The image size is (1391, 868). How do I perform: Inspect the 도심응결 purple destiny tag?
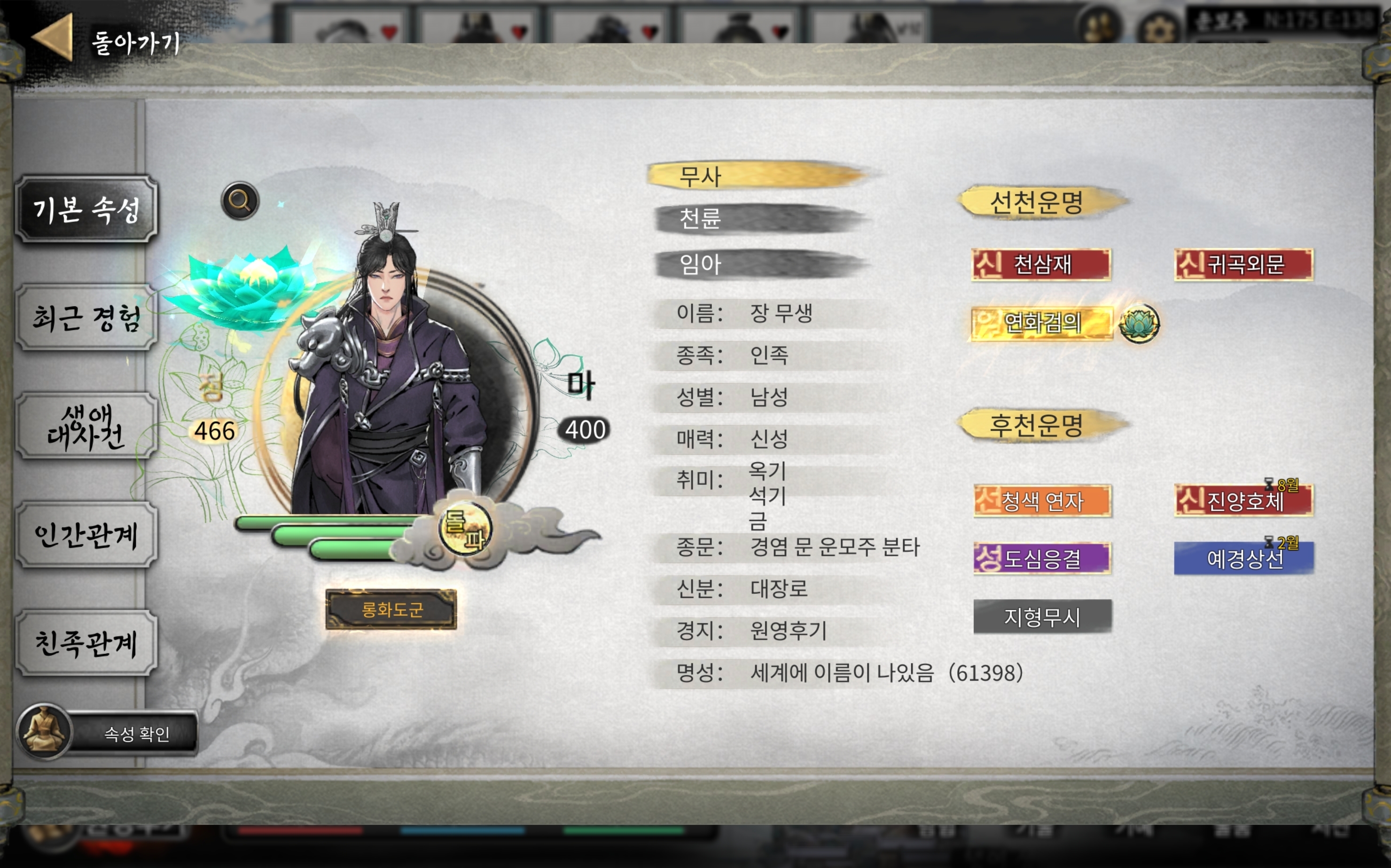click(1042, 558)
